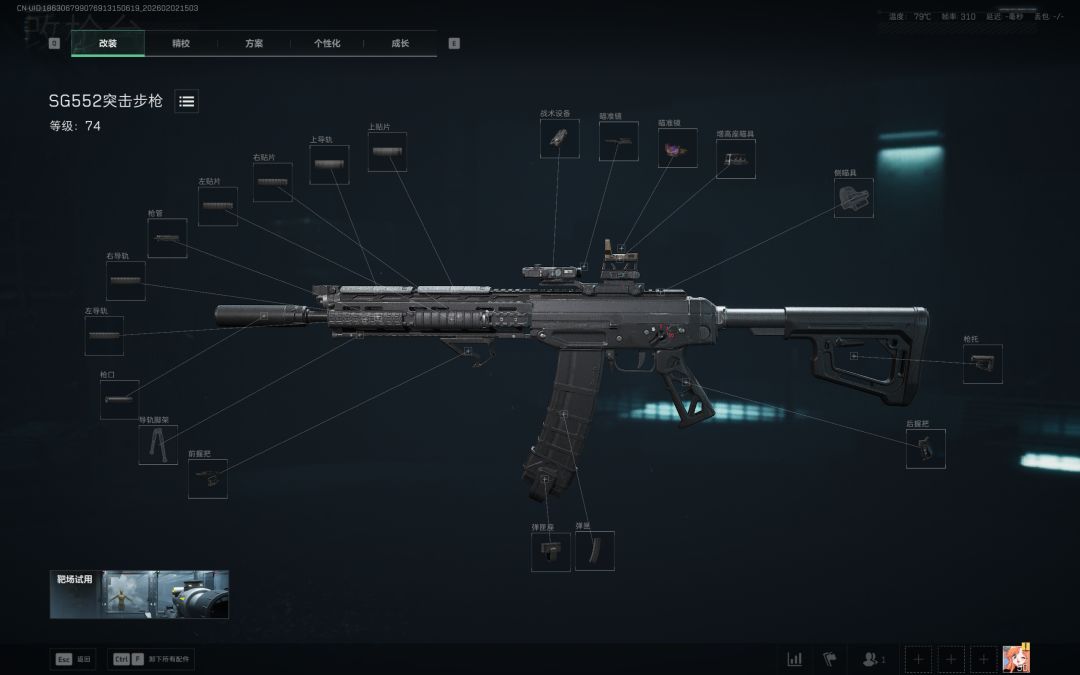Click the player avatar portrait
Screen dimensions: 1080x675
[x=1016, y=658]
